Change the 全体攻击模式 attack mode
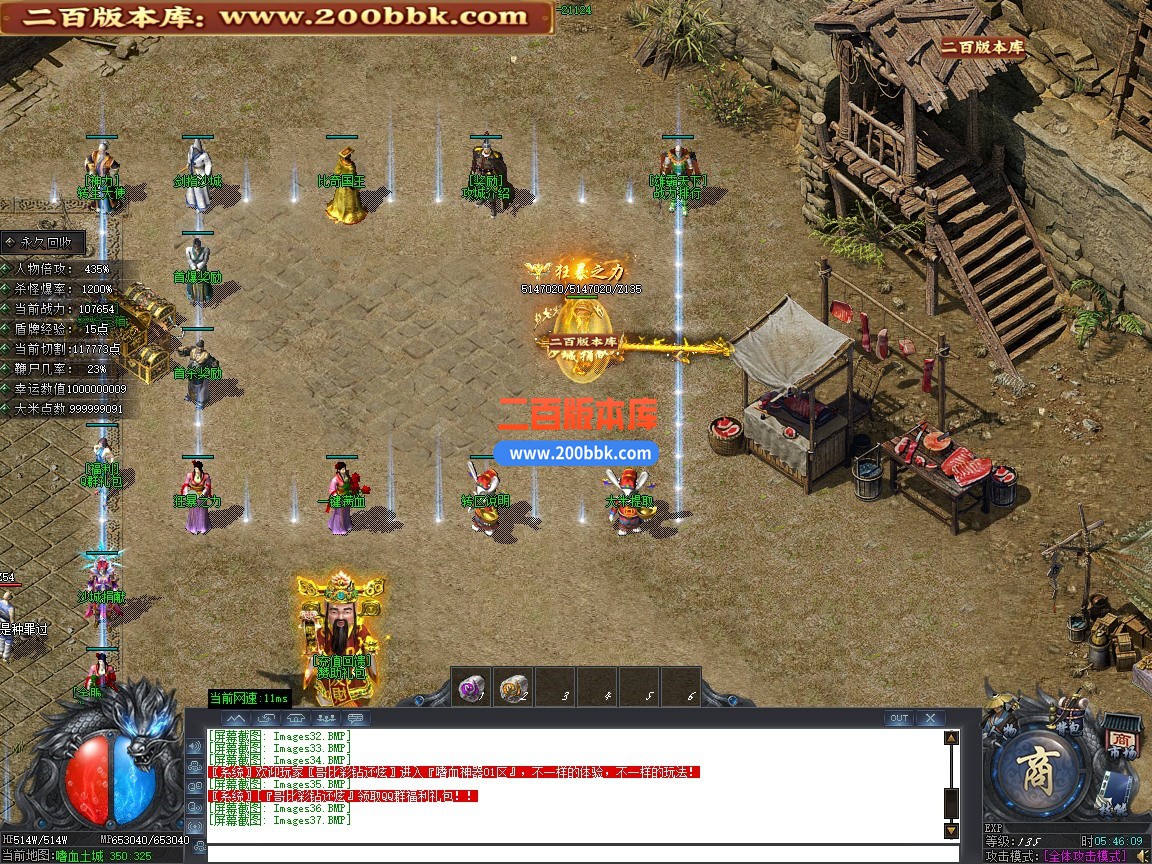The image size is (1152, 864). click(x=1083, y=856)
